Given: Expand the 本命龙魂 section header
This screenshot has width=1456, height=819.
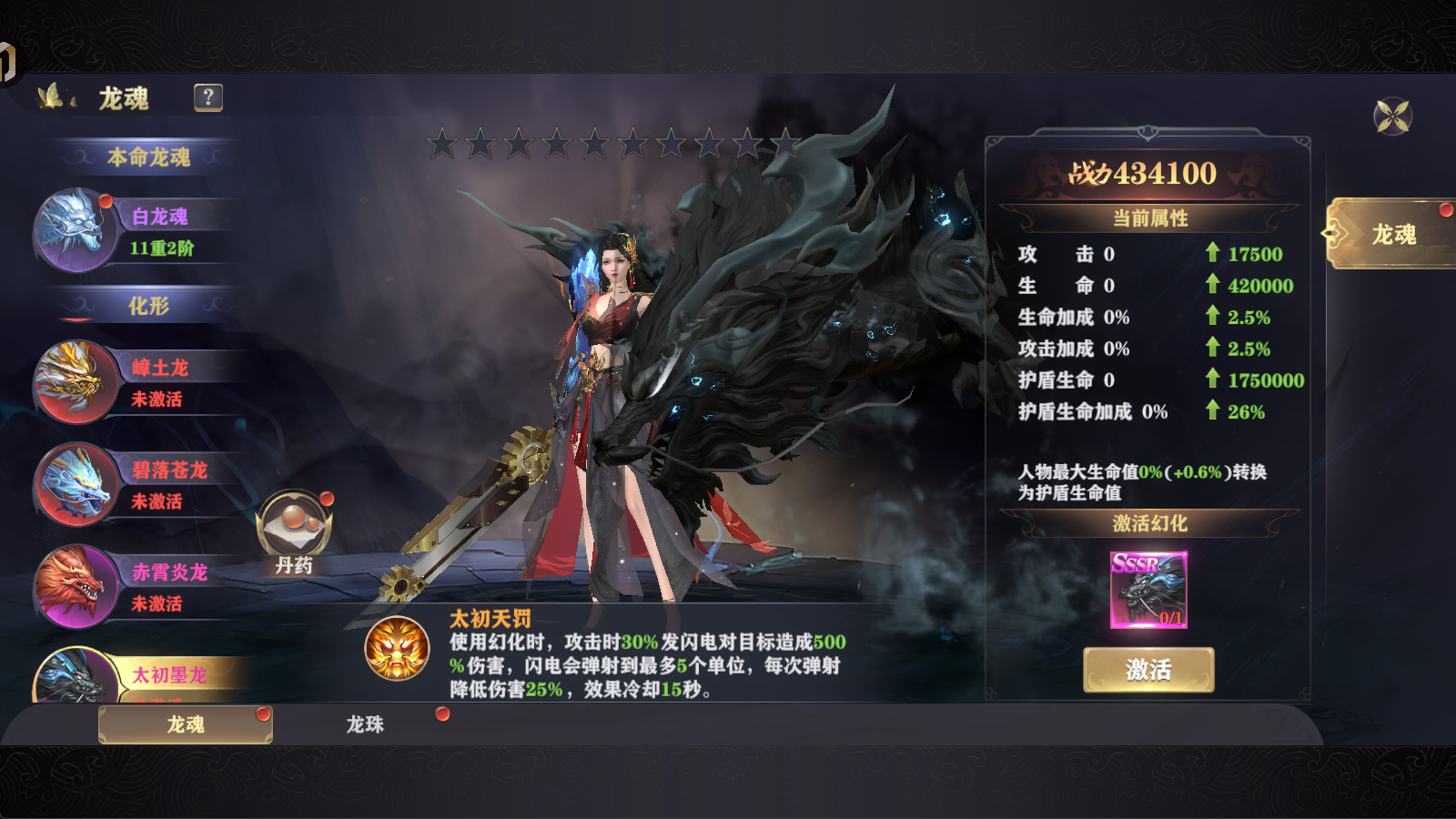Looking at the screenshot, I should point(150,155).
